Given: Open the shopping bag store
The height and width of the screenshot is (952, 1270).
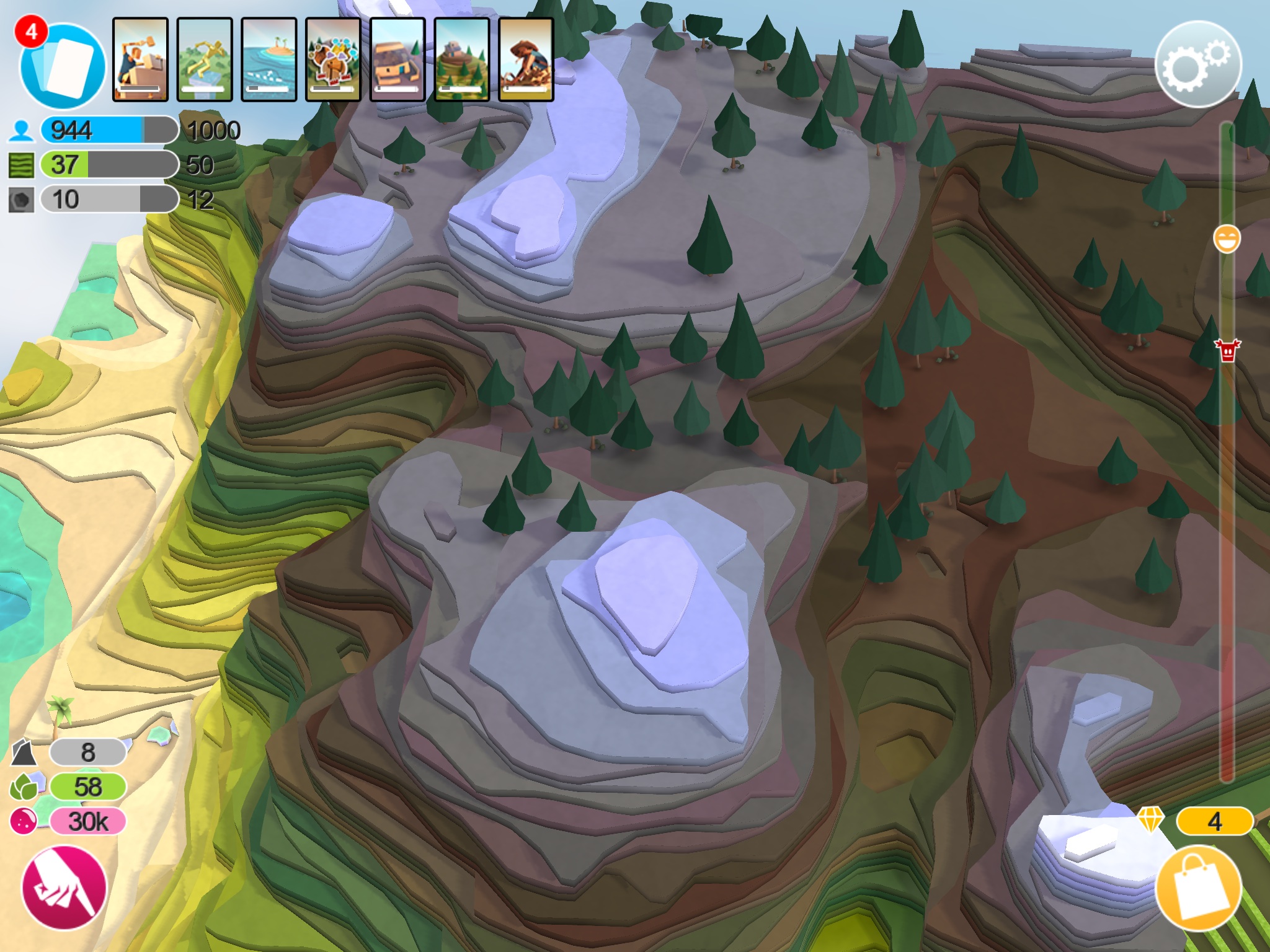Looking at the screenshot, I should coord(1199,888).
